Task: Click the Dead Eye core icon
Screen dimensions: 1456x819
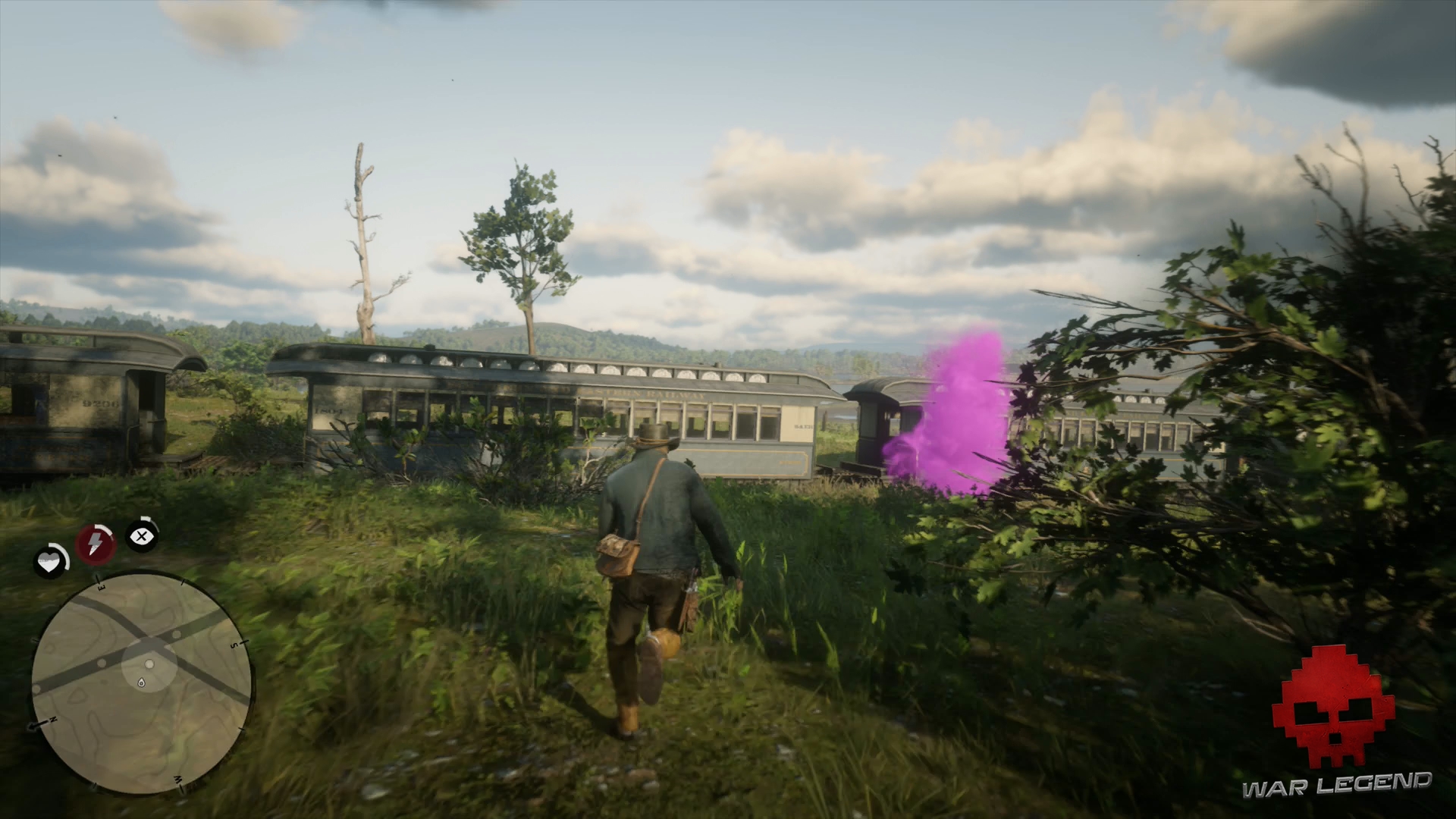Action: tap(140, 535)
